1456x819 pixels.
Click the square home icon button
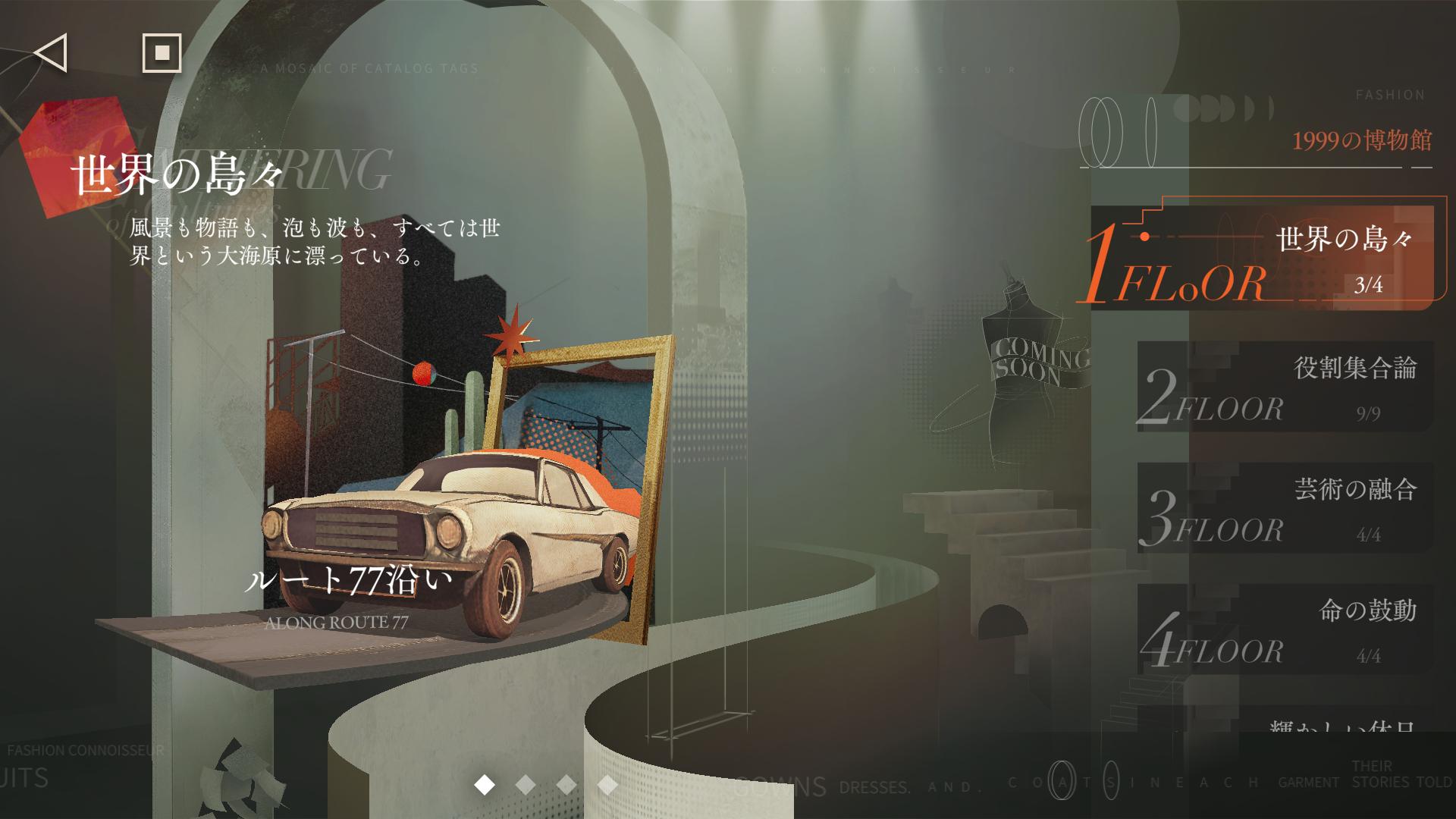(x=162, y=53)
